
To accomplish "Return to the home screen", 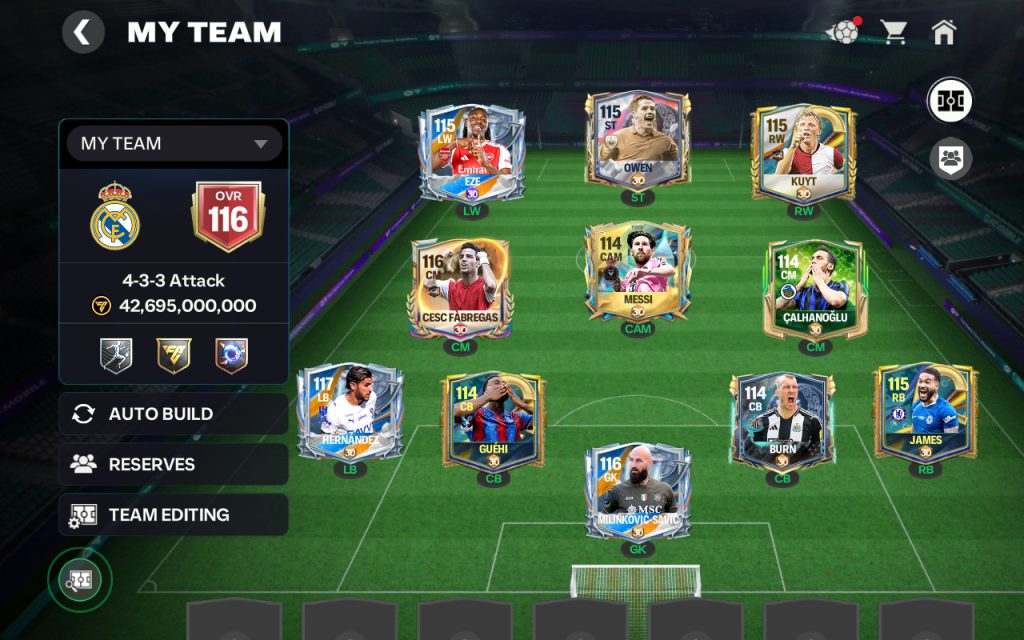I will (x=943, y=32).
